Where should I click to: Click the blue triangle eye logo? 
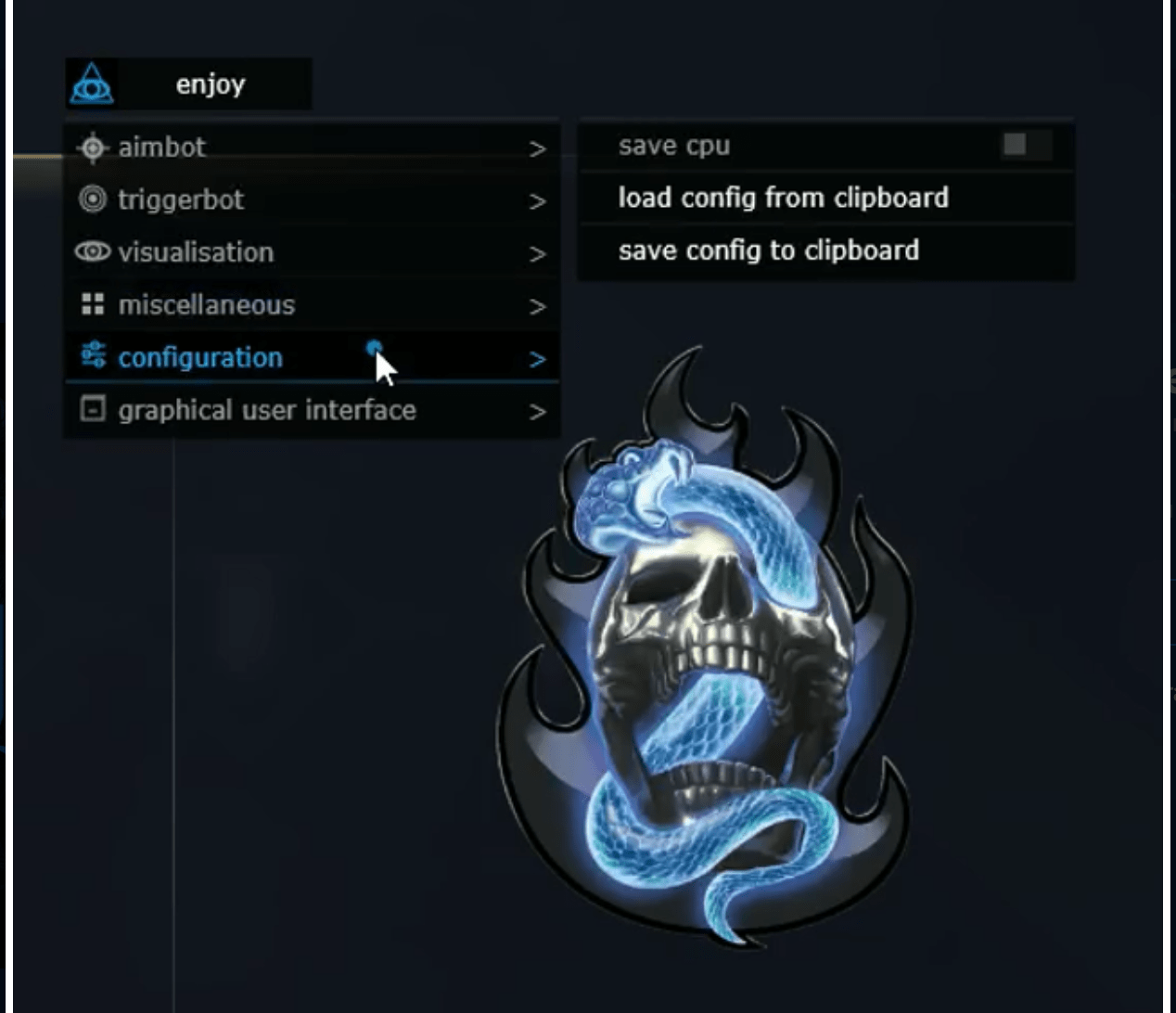click(92, 84)
